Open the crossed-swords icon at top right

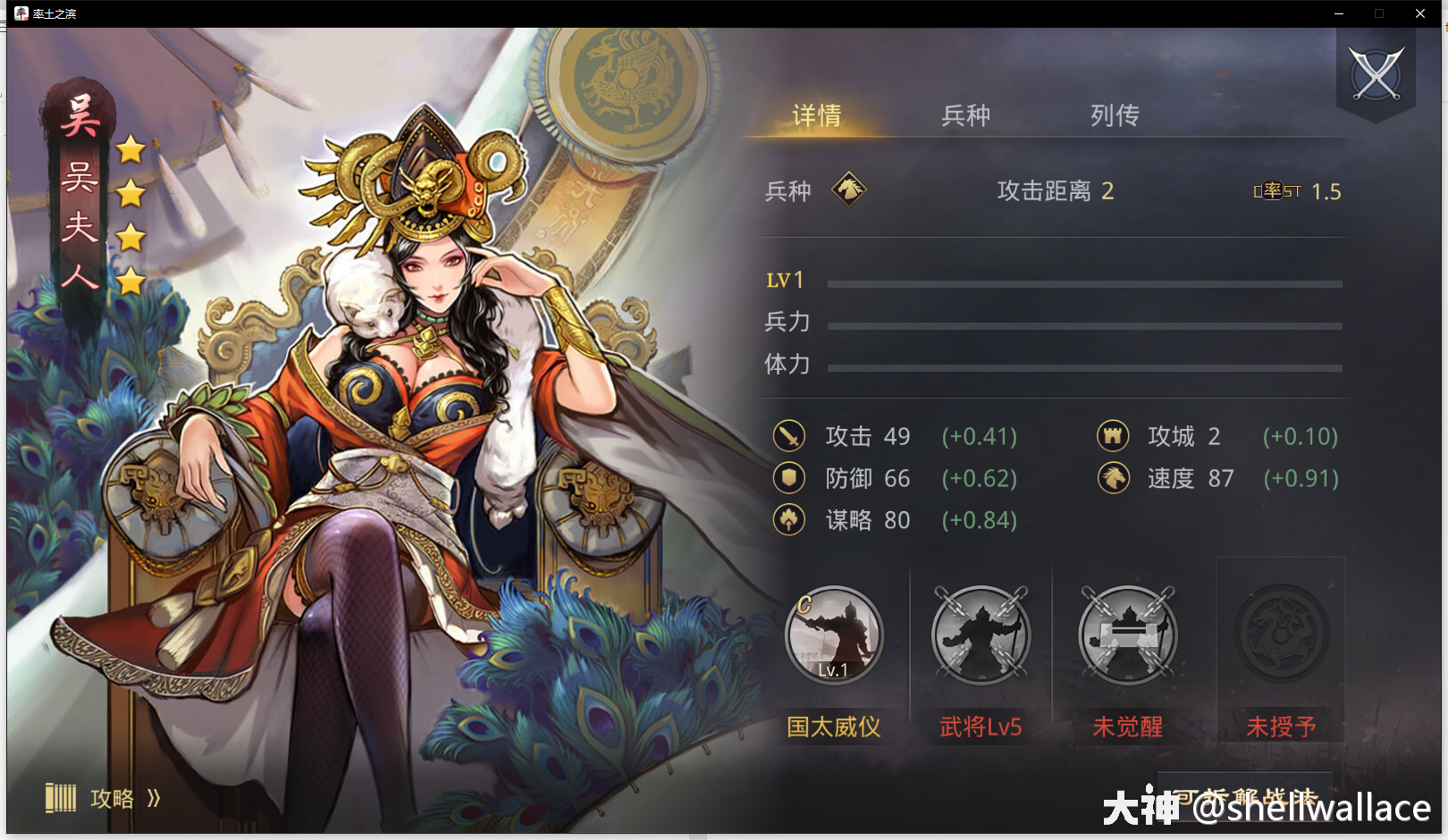[1375, 70]
